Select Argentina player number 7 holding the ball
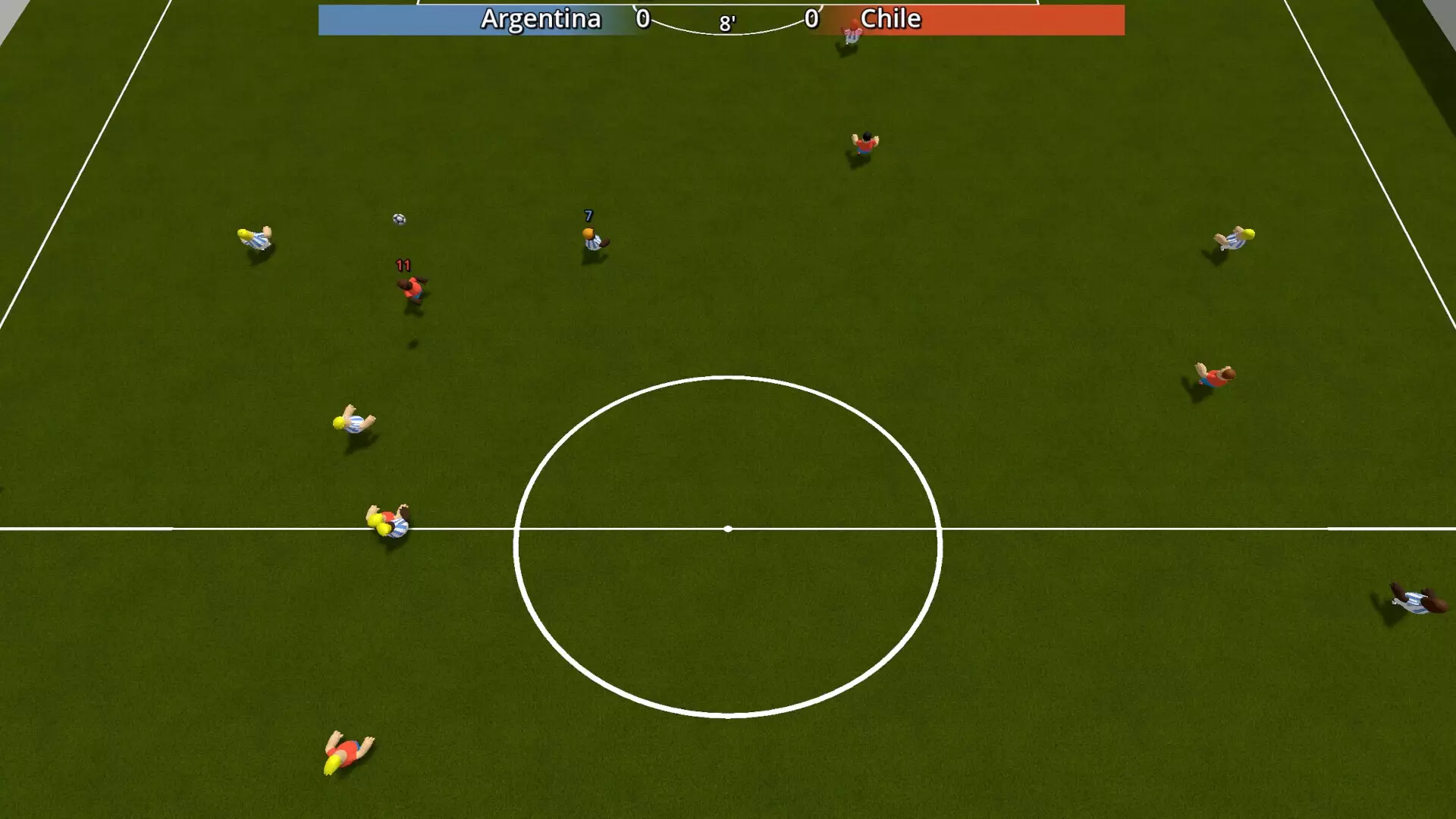1456x819 pixels. coord(592,239)
